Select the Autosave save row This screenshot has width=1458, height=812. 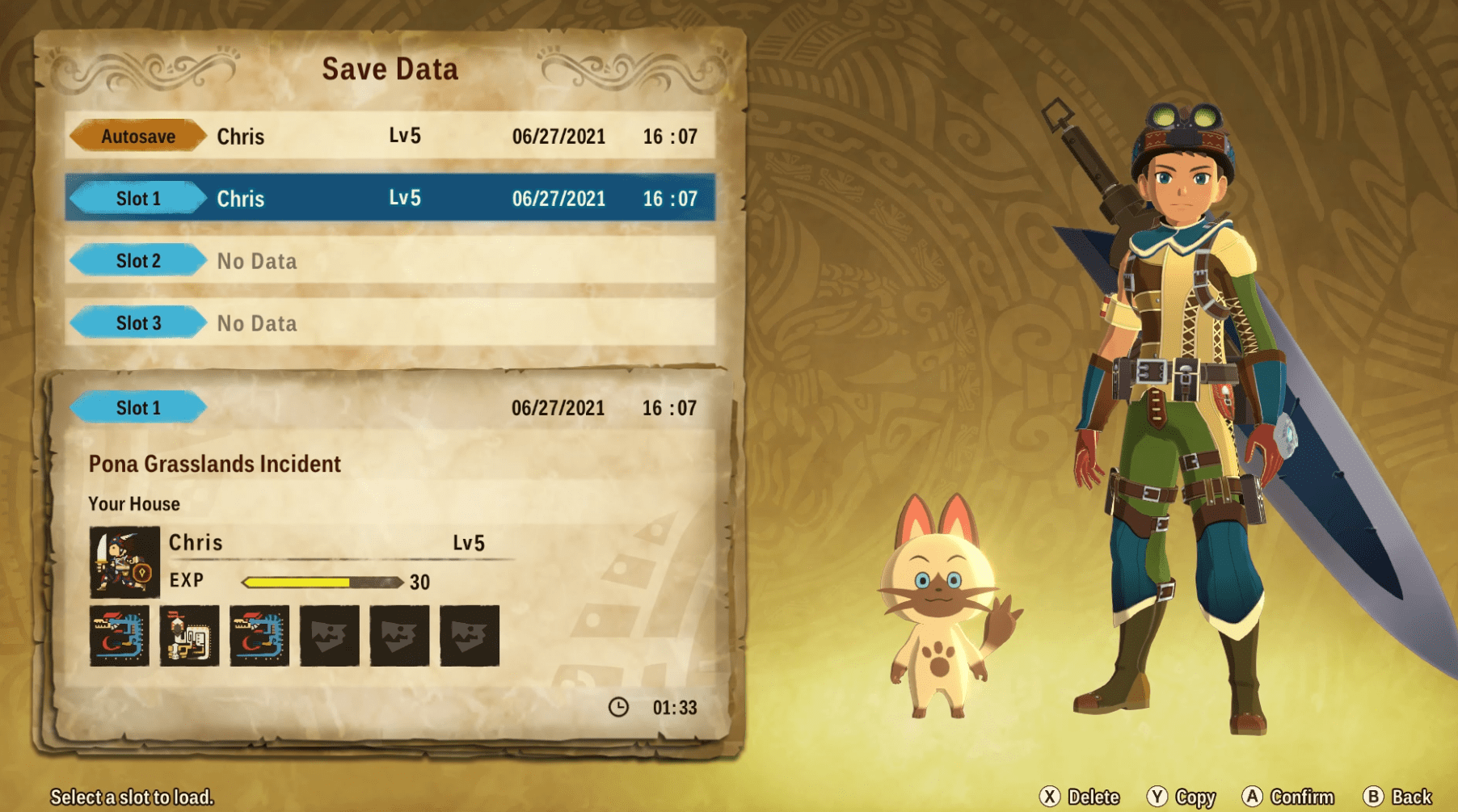tap(390, 136)
